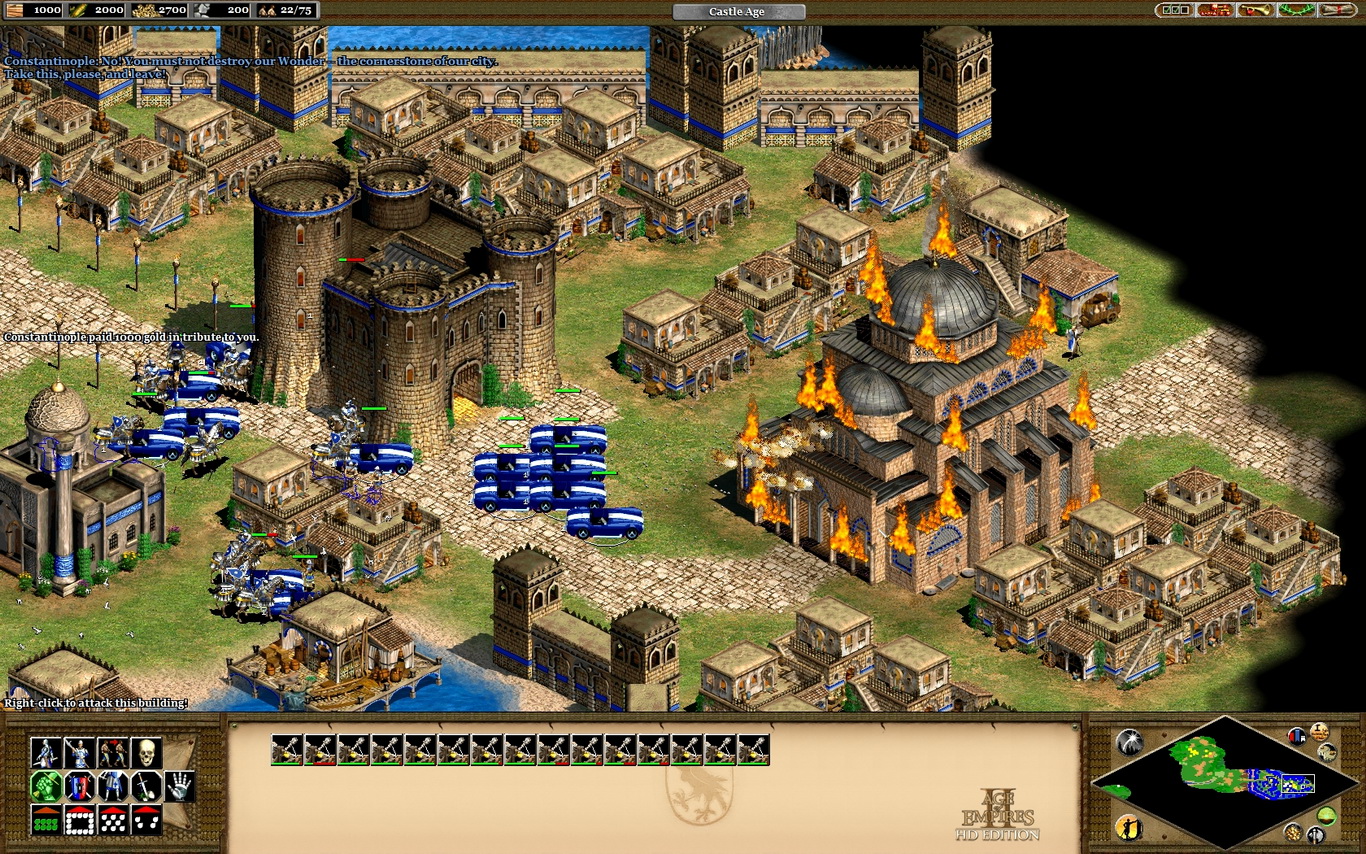1366x854 pixels.
Task: Send a flare signal from minimap button
Action: 1129,741
